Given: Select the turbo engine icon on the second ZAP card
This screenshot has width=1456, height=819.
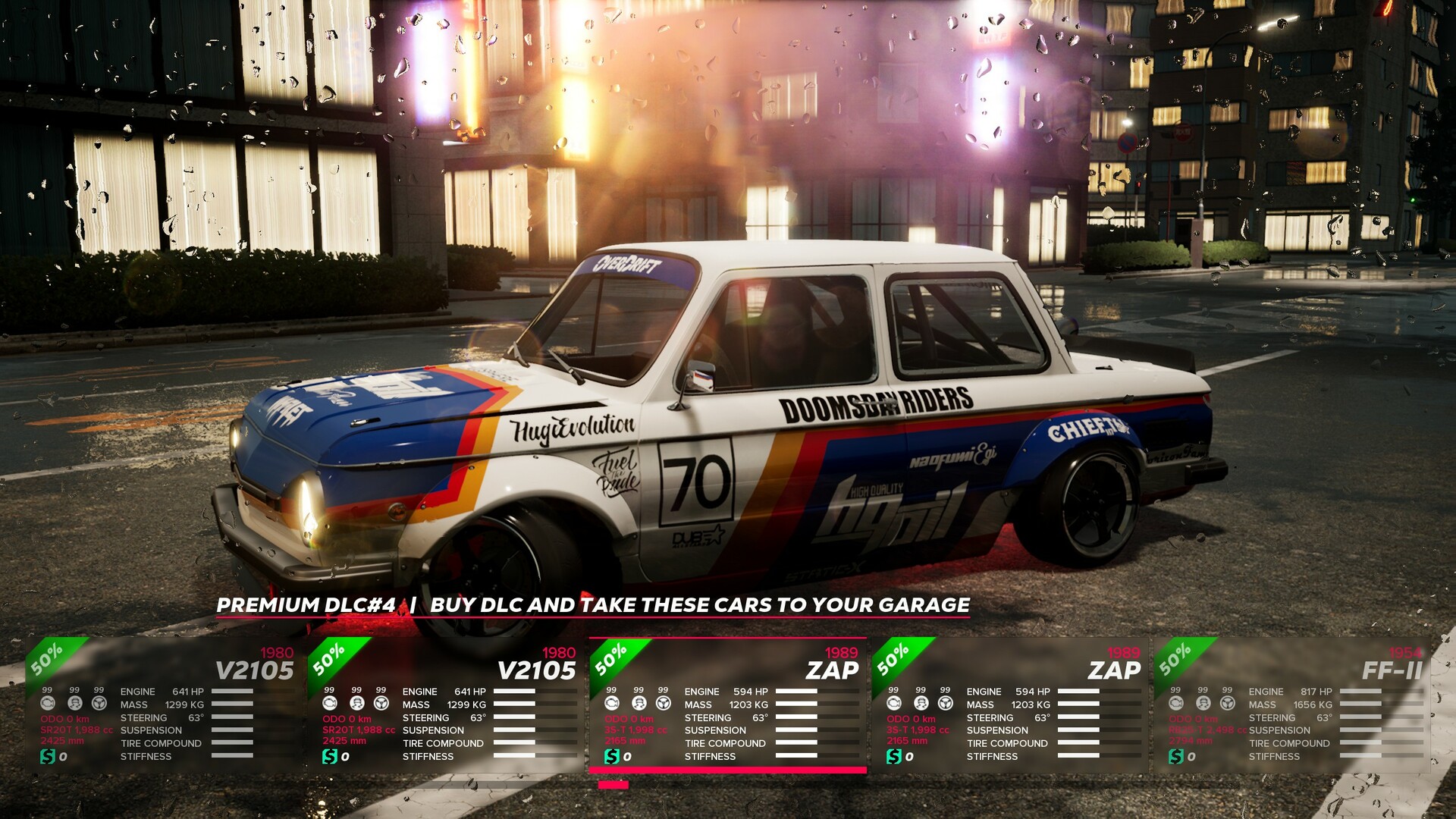Looking at the screenshot, I should click(893, 704).
